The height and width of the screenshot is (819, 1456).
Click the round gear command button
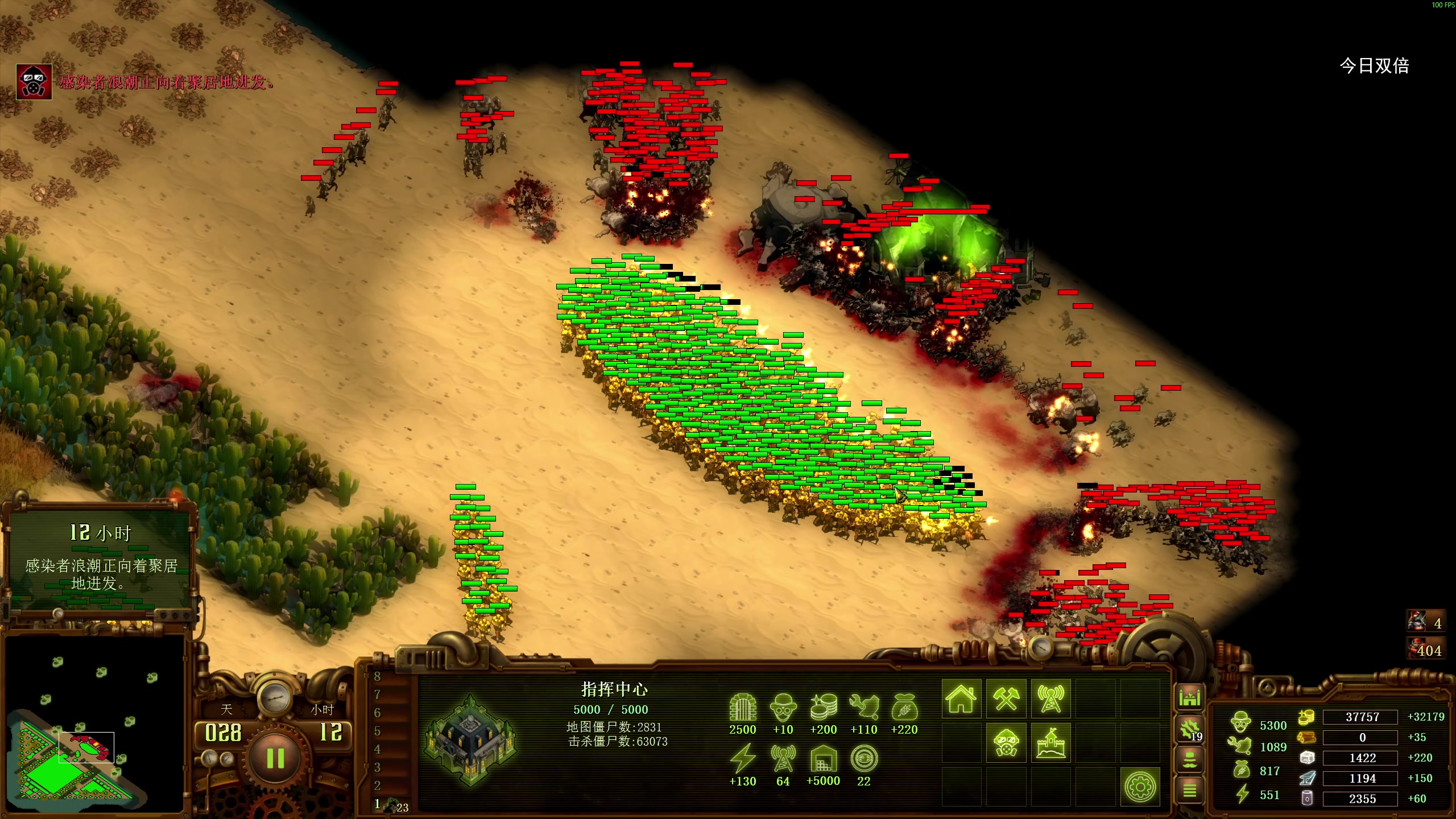(x=1140, y=787)
